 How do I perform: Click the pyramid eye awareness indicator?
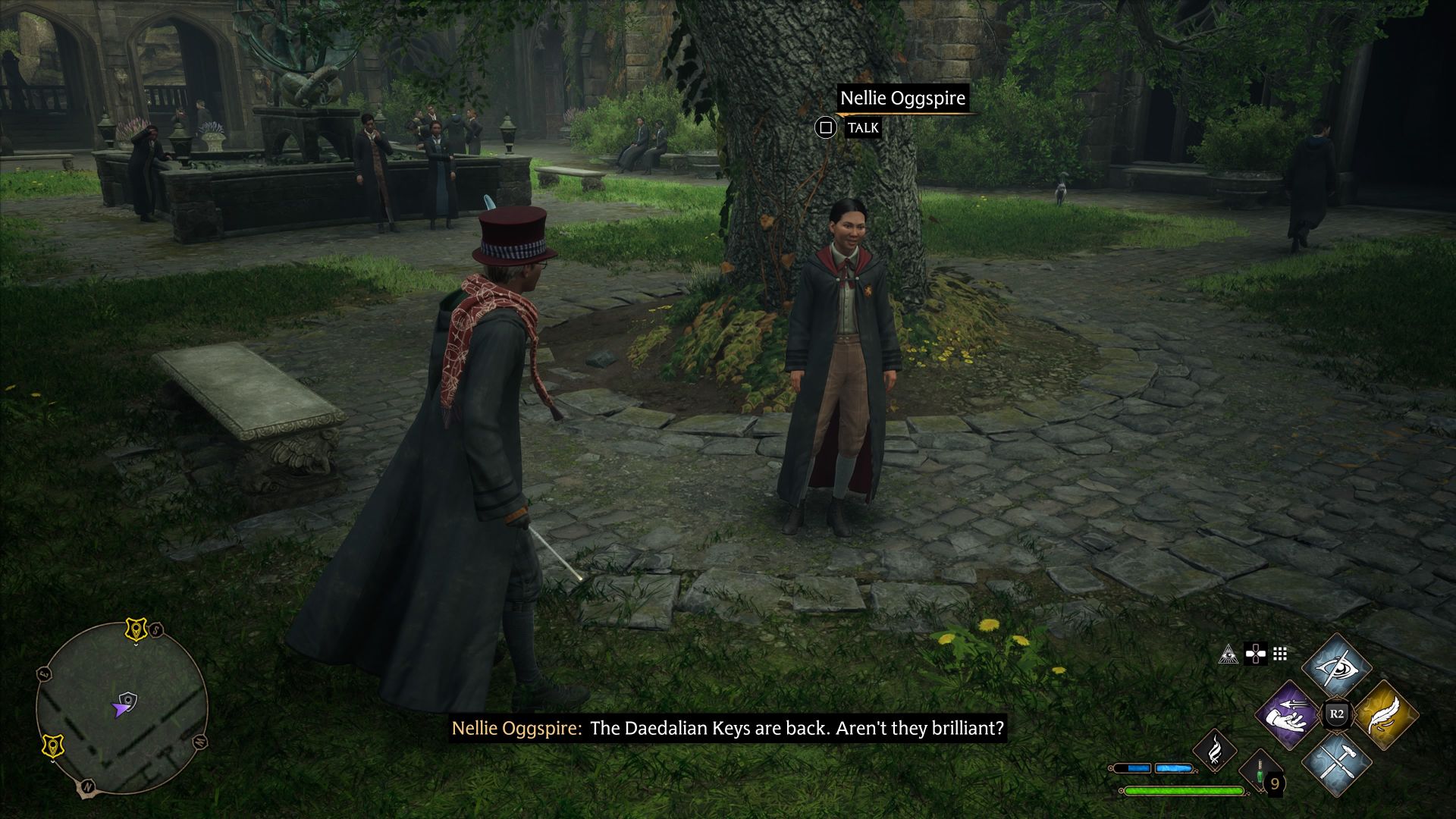pos(1230,654)
